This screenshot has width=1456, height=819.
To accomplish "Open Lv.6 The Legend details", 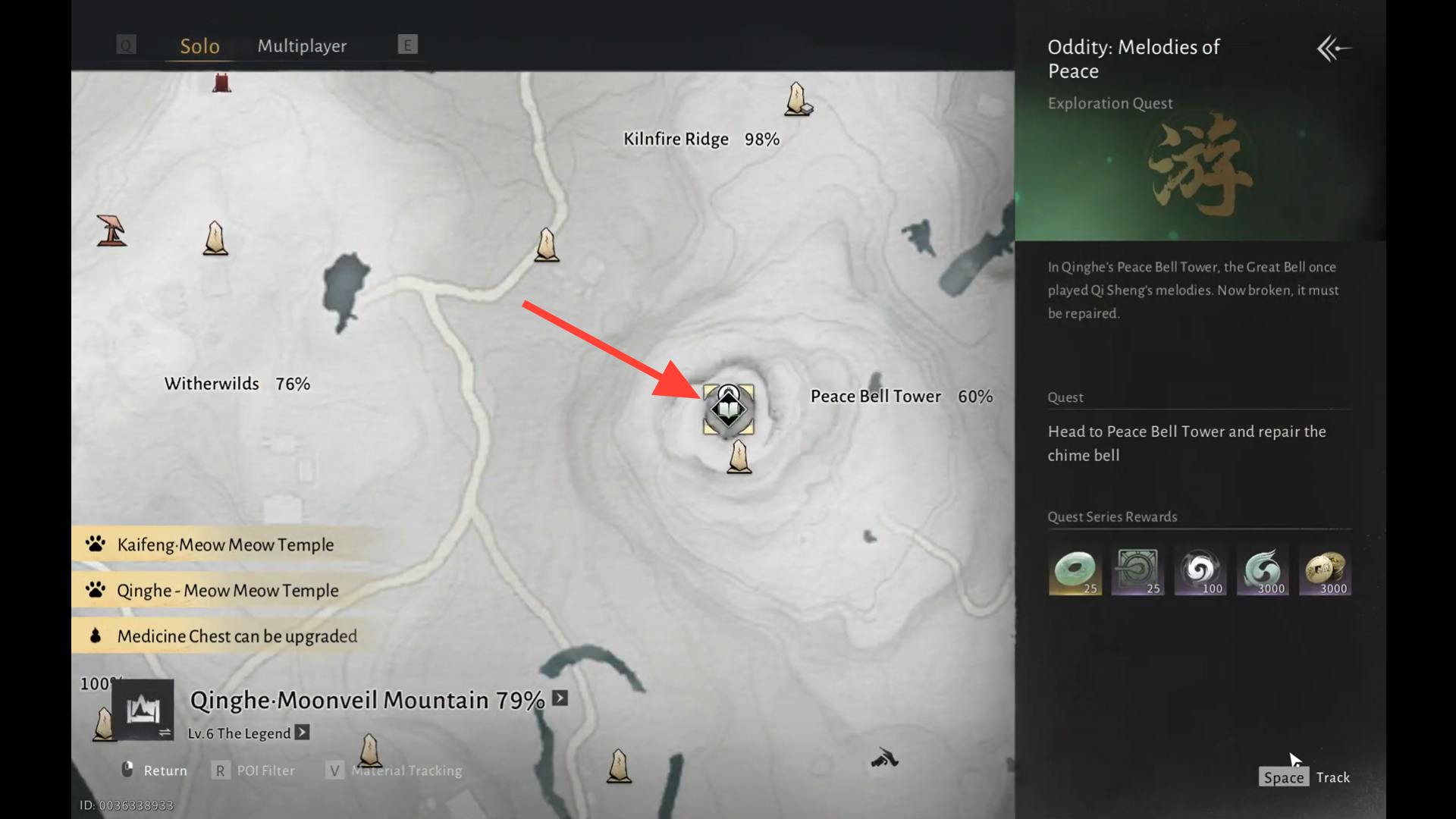I will tap(302, 733).
